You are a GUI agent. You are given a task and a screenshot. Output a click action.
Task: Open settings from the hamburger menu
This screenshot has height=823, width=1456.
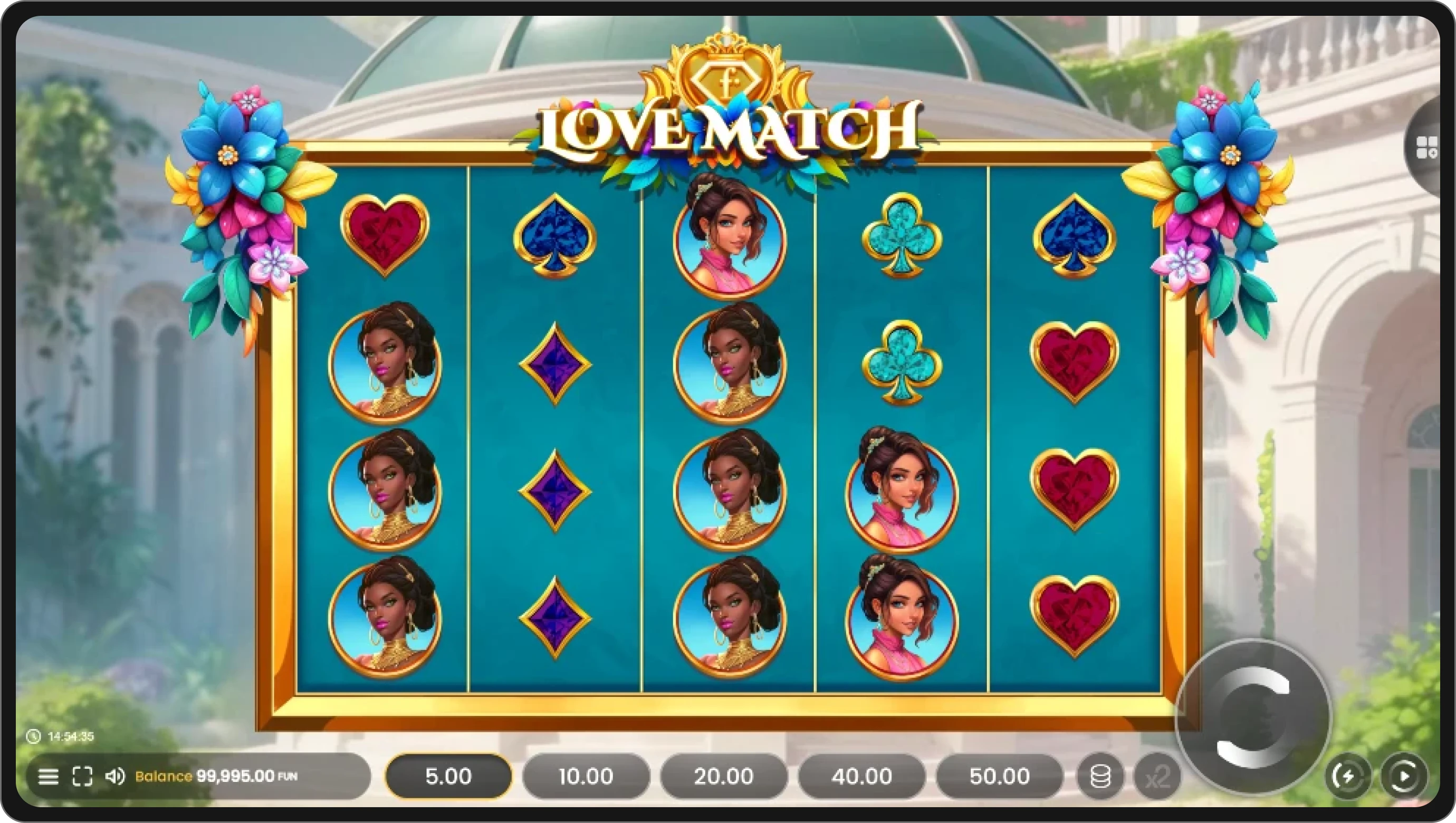(49, 776)
